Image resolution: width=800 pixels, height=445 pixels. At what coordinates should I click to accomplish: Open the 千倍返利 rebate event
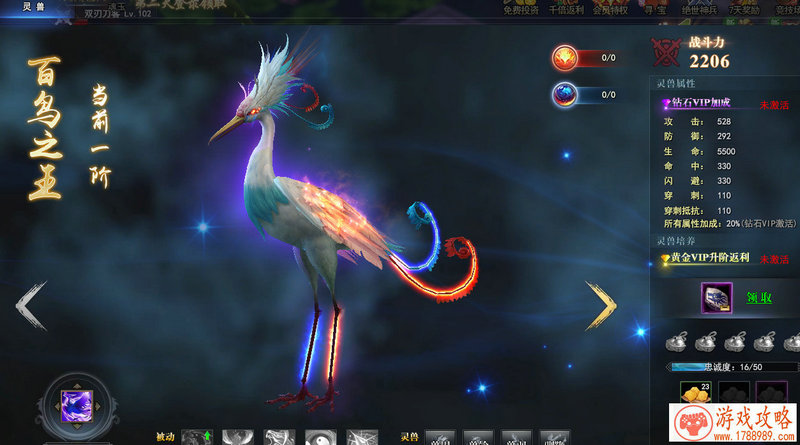coord(568,8)
